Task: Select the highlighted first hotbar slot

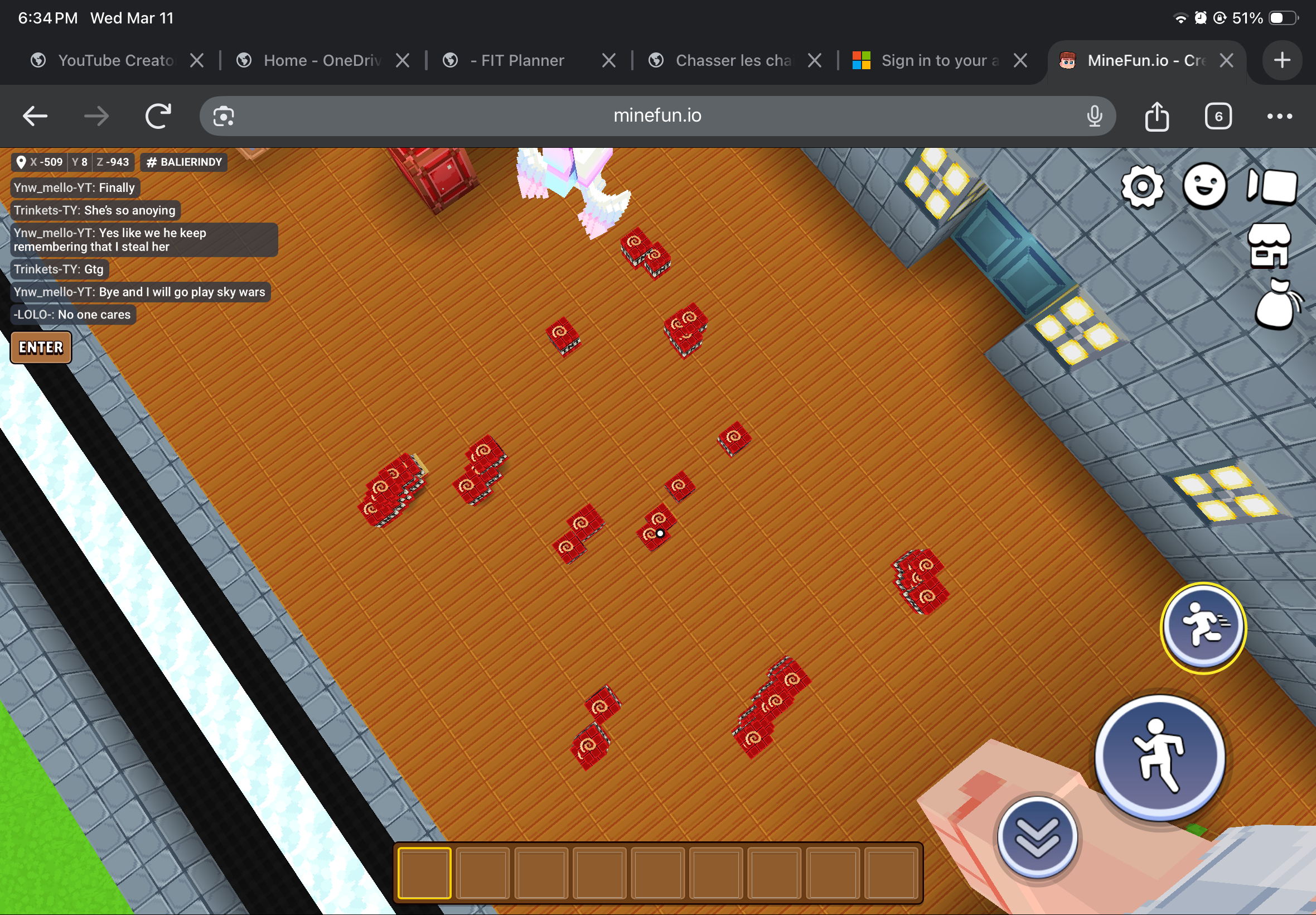Action: [424, 873]
